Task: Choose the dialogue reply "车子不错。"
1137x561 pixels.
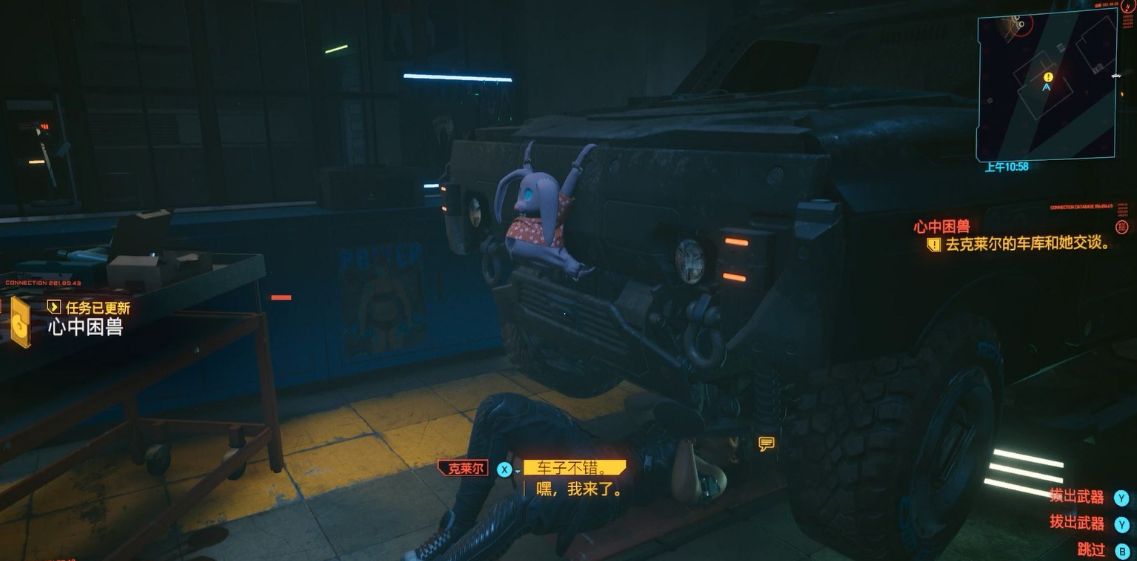Action: click(x=574, y=468)
